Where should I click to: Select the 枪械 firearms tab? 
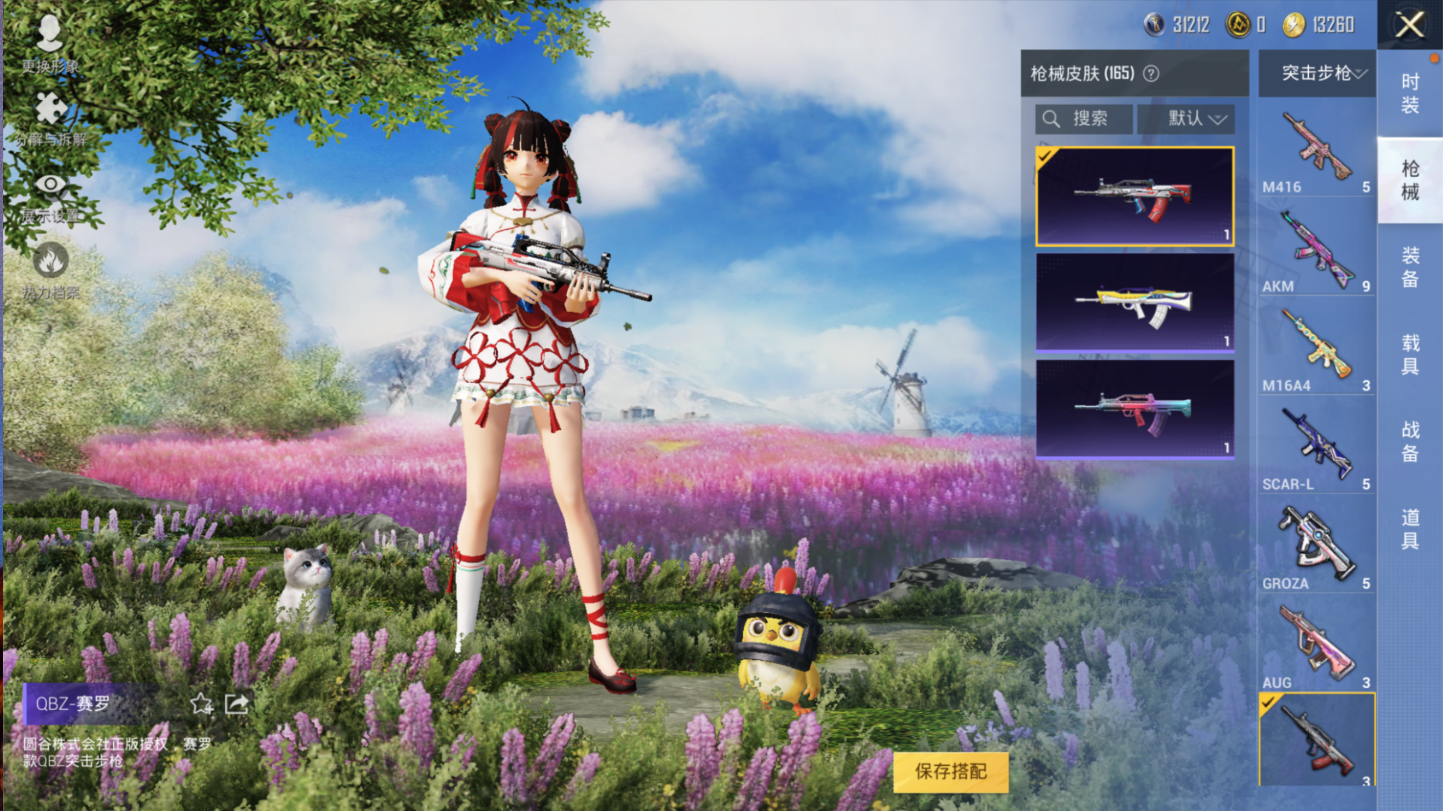[1410, 180]
